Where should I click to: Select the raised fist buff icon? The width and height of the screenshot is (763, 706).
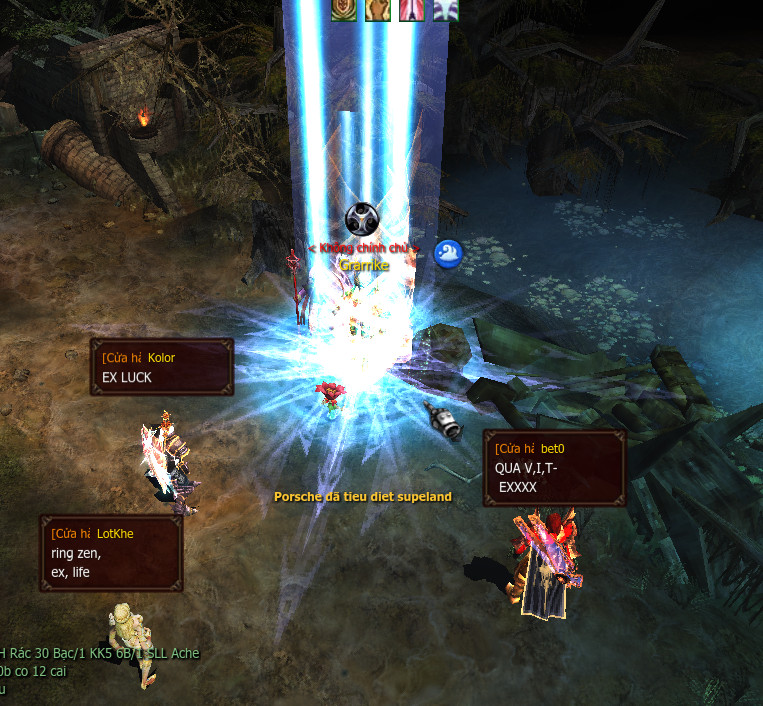click(377, 10)
